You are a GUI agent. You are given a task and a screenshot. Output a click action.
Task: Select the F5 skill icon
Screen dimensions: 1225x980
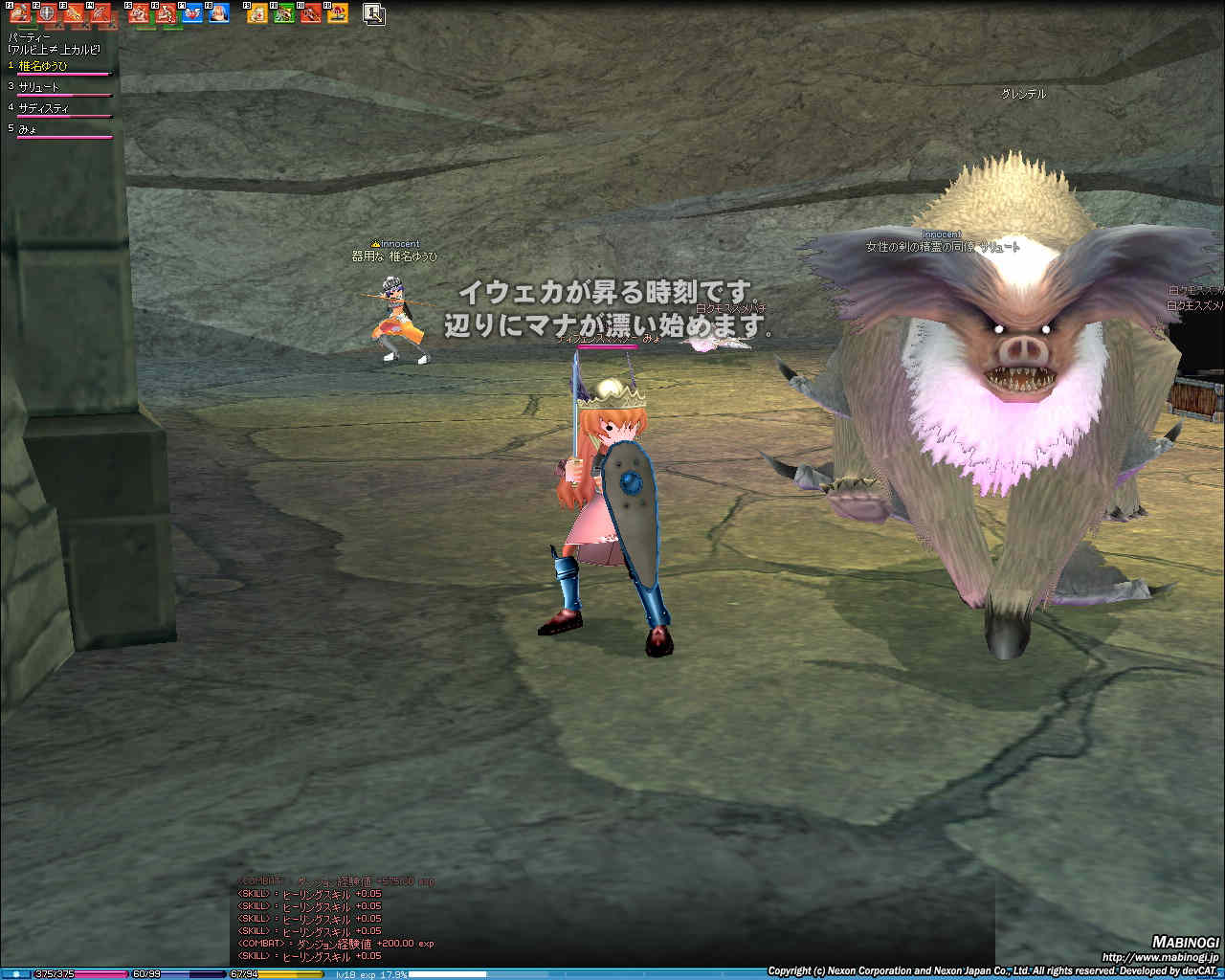pos(139,13)
